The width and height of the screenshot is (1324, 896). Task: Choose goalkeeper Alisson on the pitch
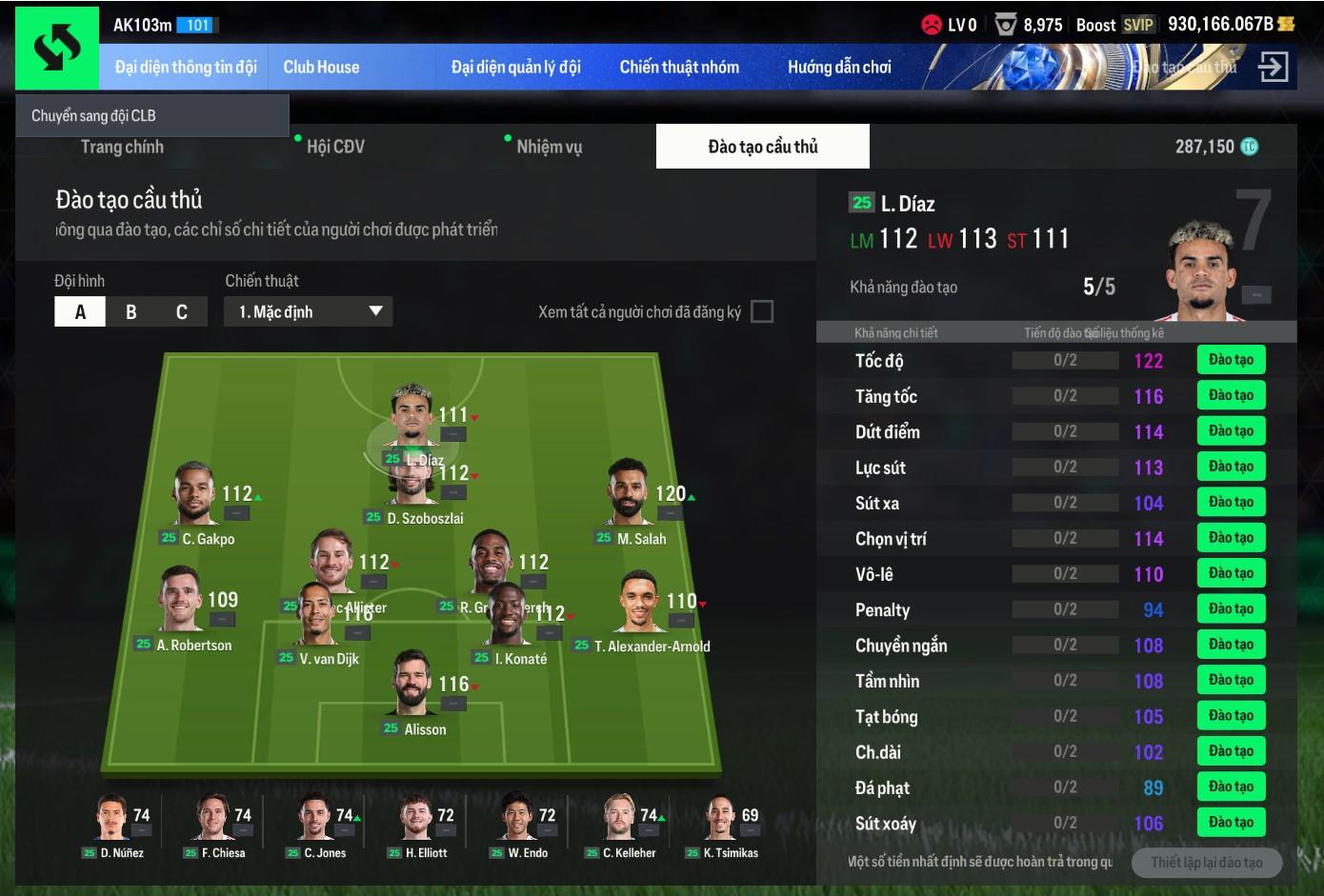pos(412,686)
